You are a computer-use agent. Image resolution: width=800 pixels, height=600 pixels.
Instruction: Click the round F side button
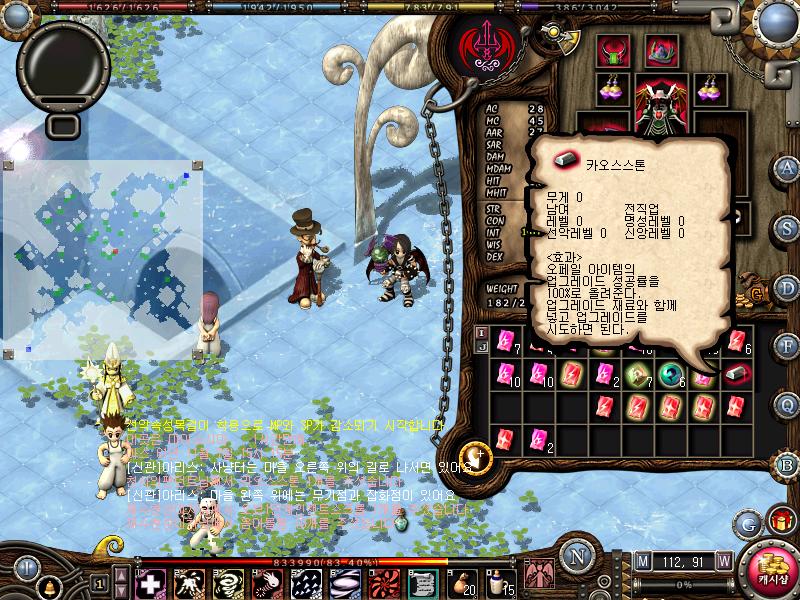point(787,346)
